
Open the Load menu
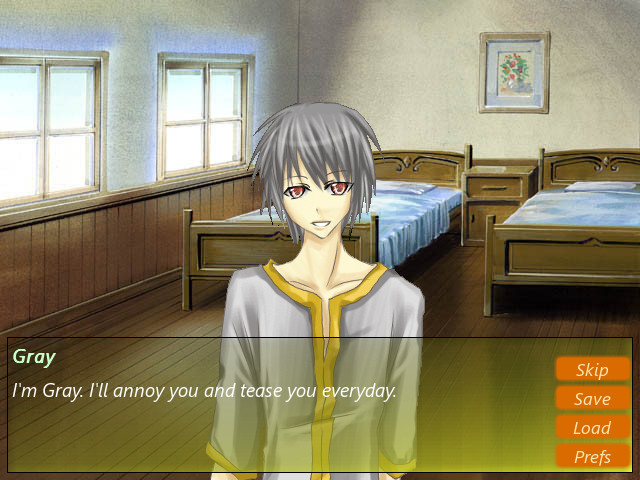(592, 428)
